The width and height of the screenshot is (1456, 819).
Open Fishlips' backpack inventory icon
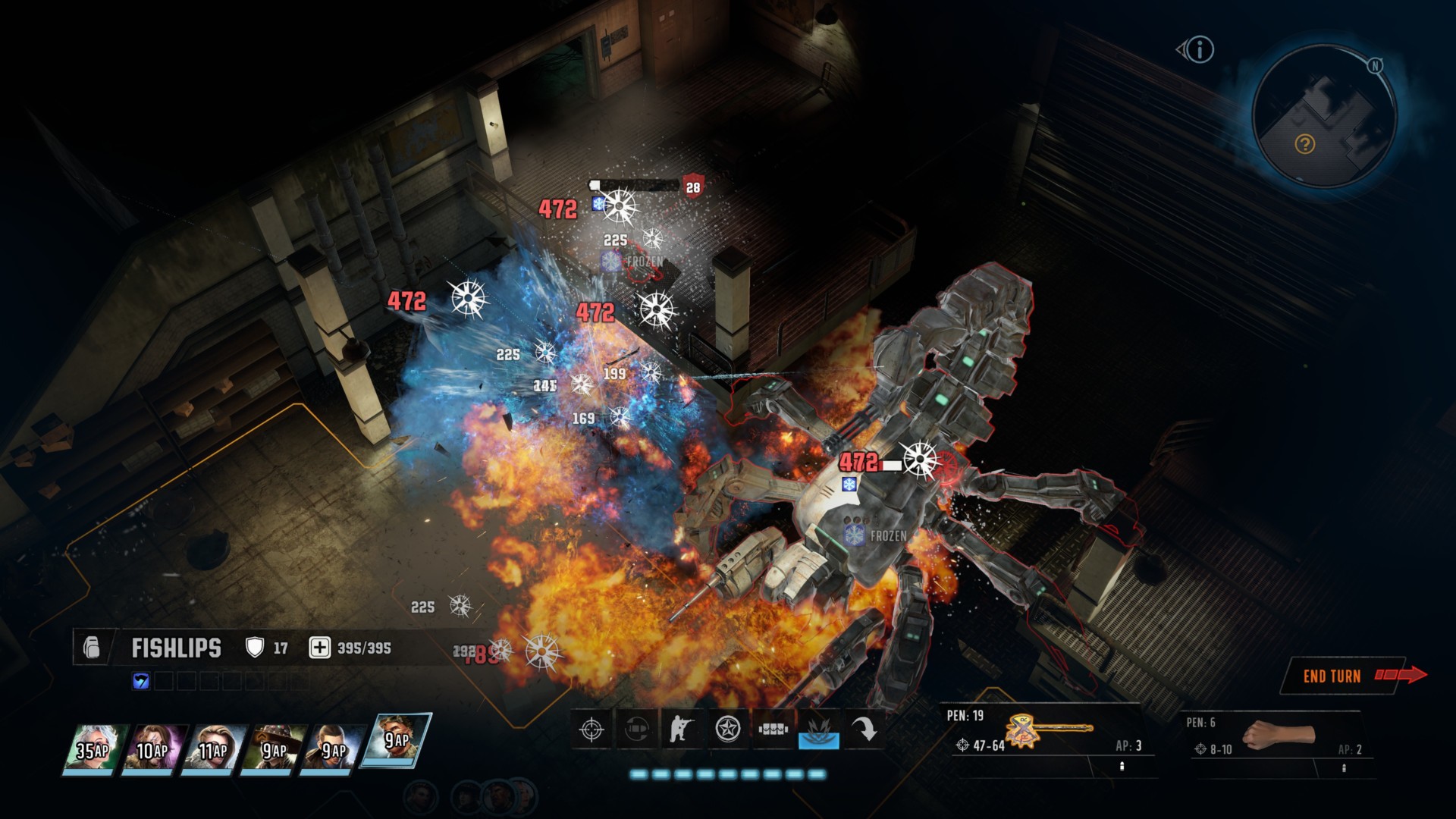coord(92,648)
